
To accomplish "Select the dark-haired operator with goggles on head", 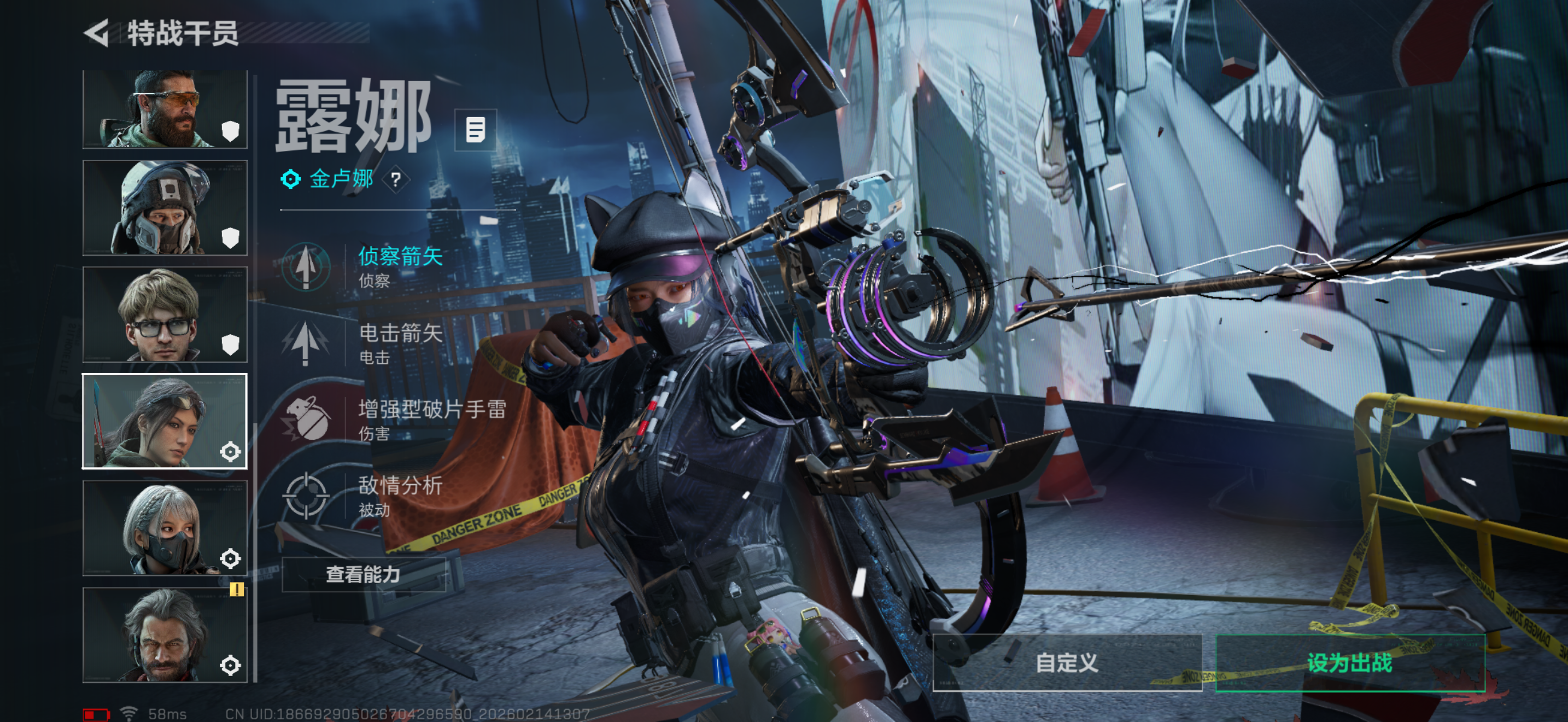I will pyautogui.click(x=165, y=421).
